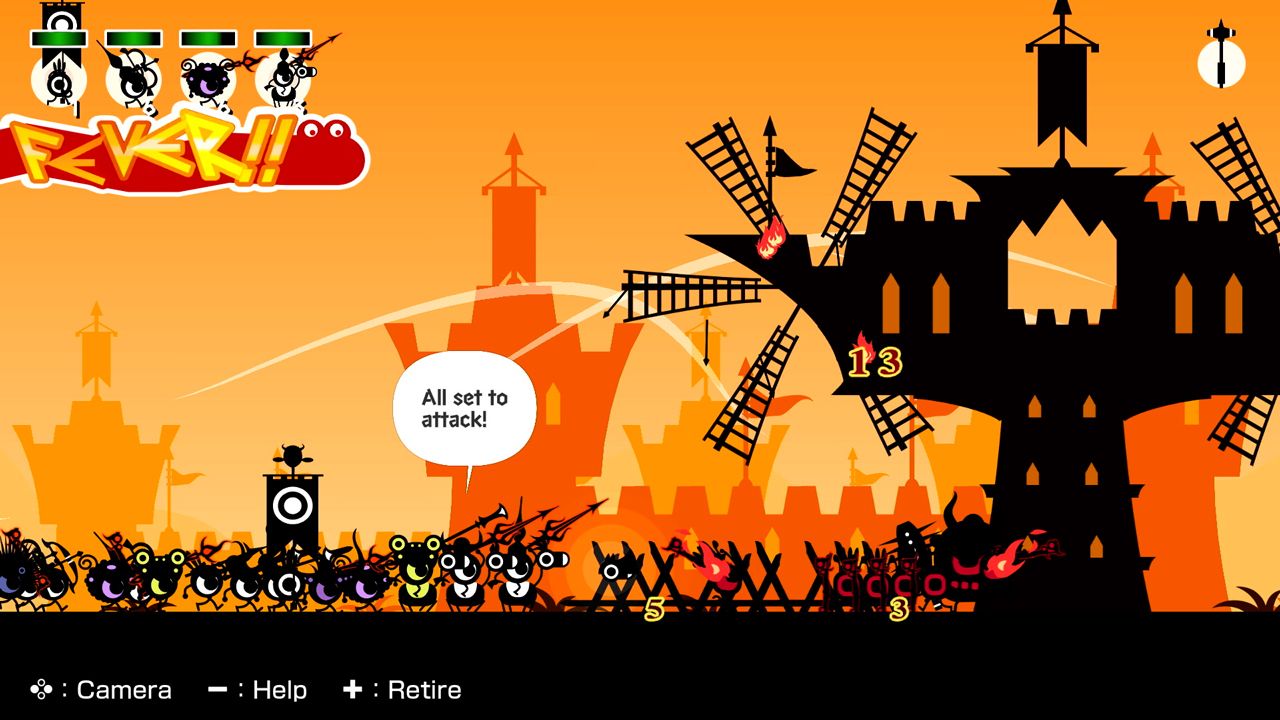Expand the speech bubble pointer
Image resolution: width=1280 pixels, height=720 pixels.
tap(468, 478)
